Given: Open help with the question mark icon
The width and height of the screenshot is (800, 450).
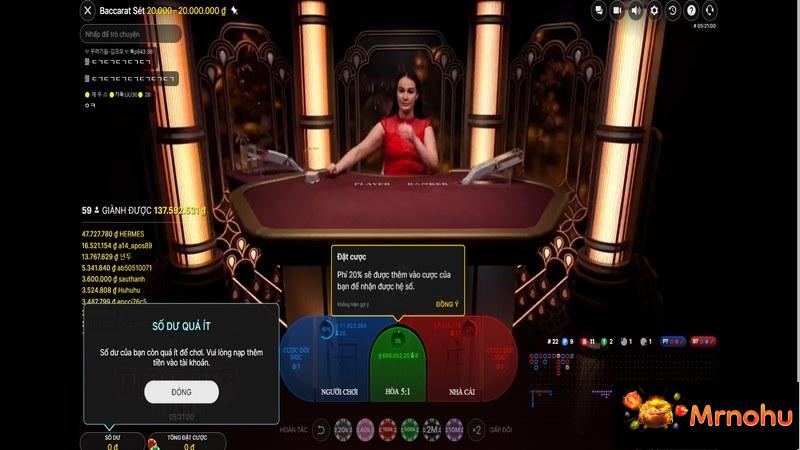Looking at the screenshot, I should tap(691, 11).
